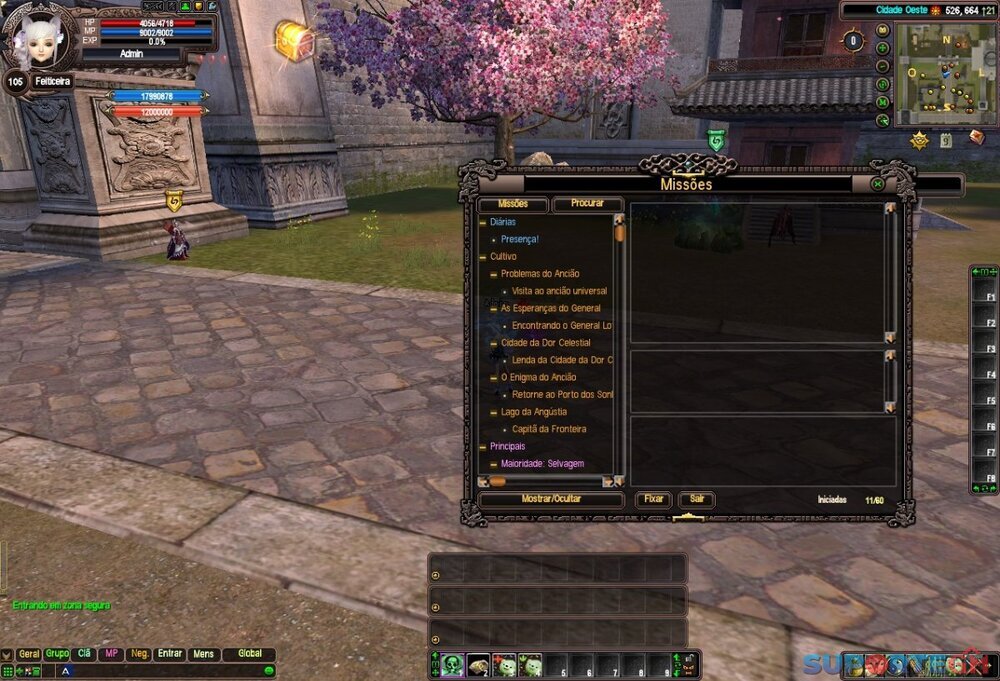Image resolution: width=1000 pixels, height=681 pixels.
Task: Select the Missões tab
Action: click(512, 204)
